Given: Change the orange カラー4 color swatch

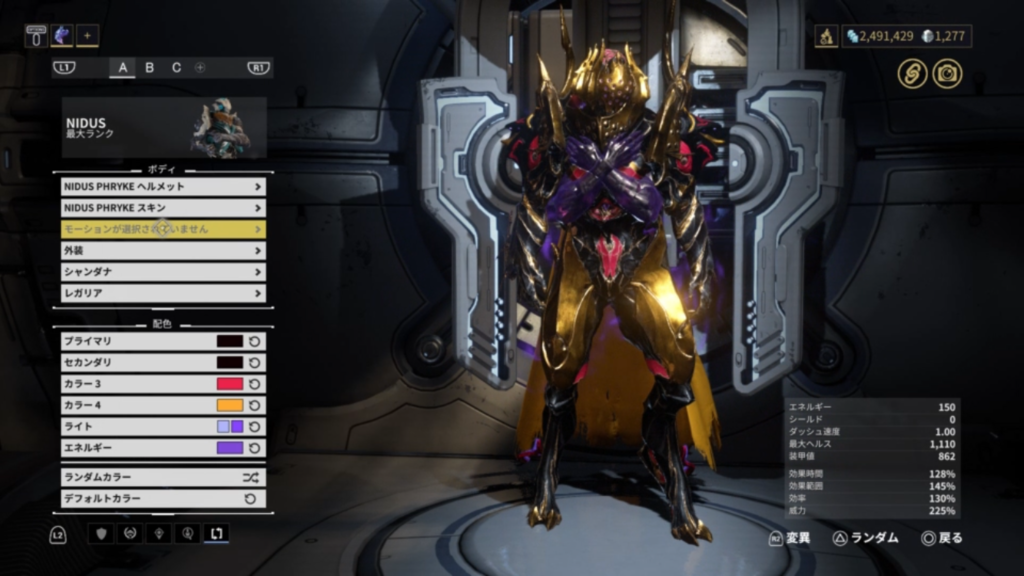Looking at the screenshot, I should (x=230, y=405).
